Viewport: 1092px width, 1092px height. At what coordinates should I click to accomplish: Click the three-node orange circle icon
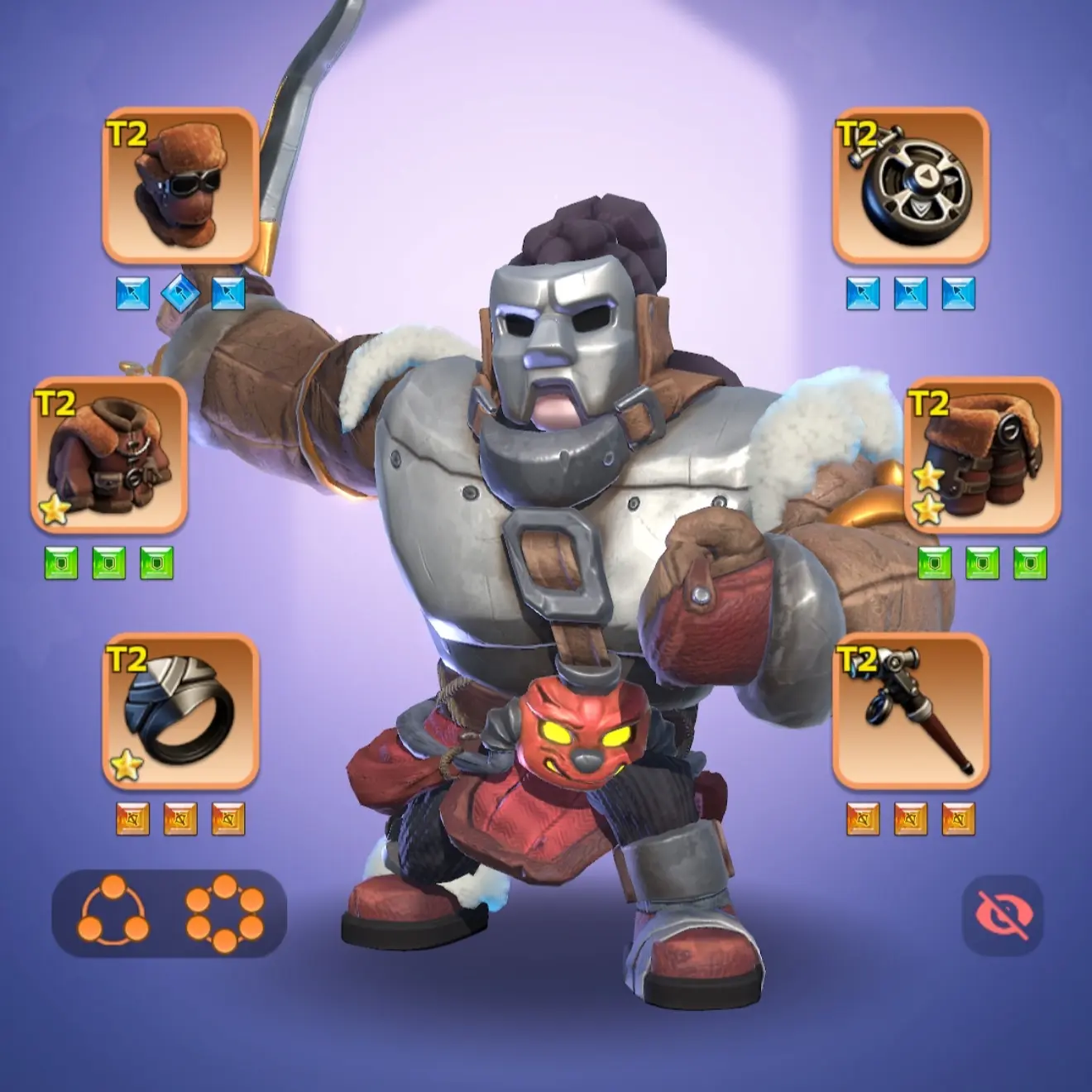[x=114, y=911]
